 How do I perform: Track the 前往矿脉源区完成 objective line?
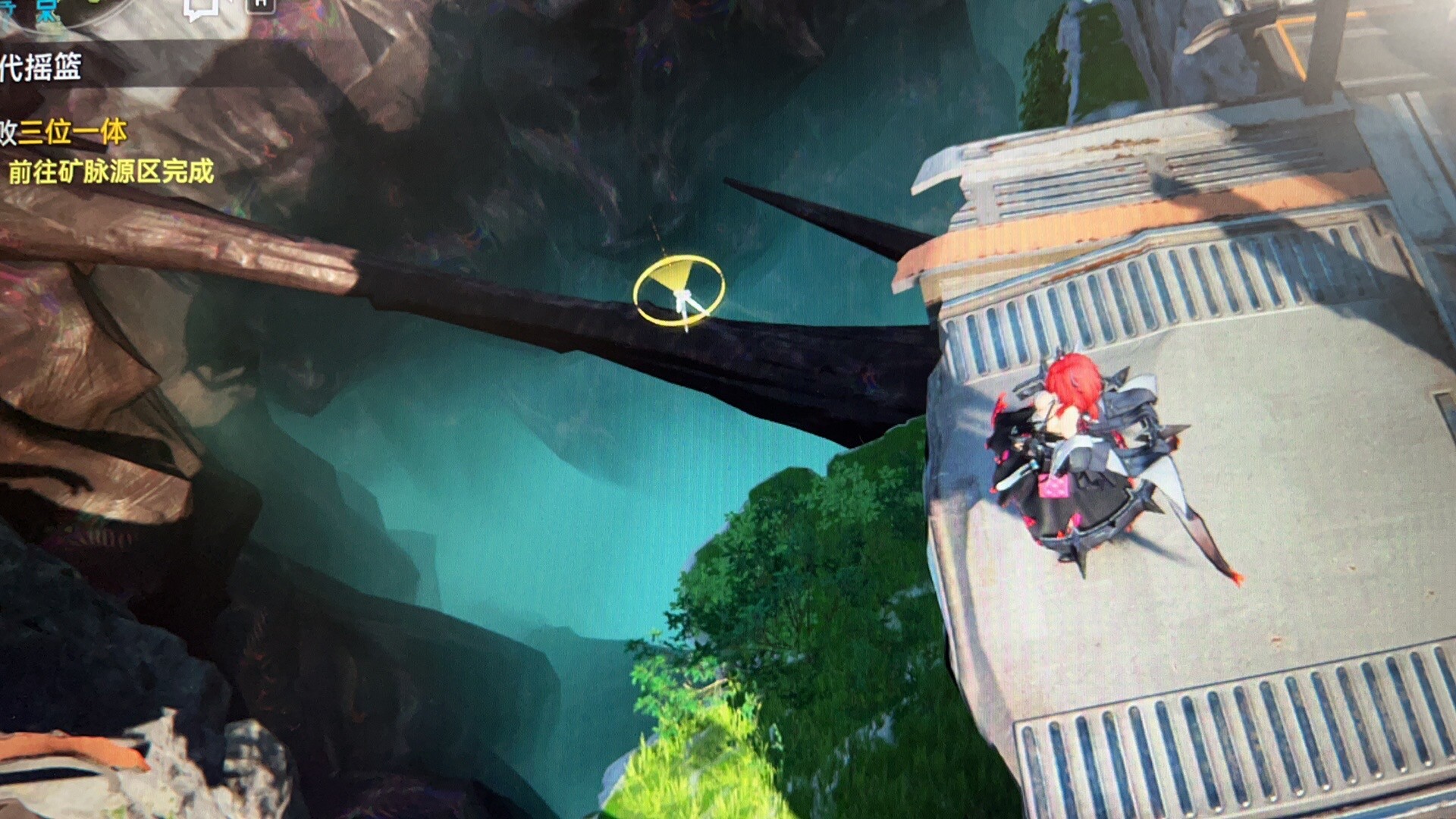111,172
